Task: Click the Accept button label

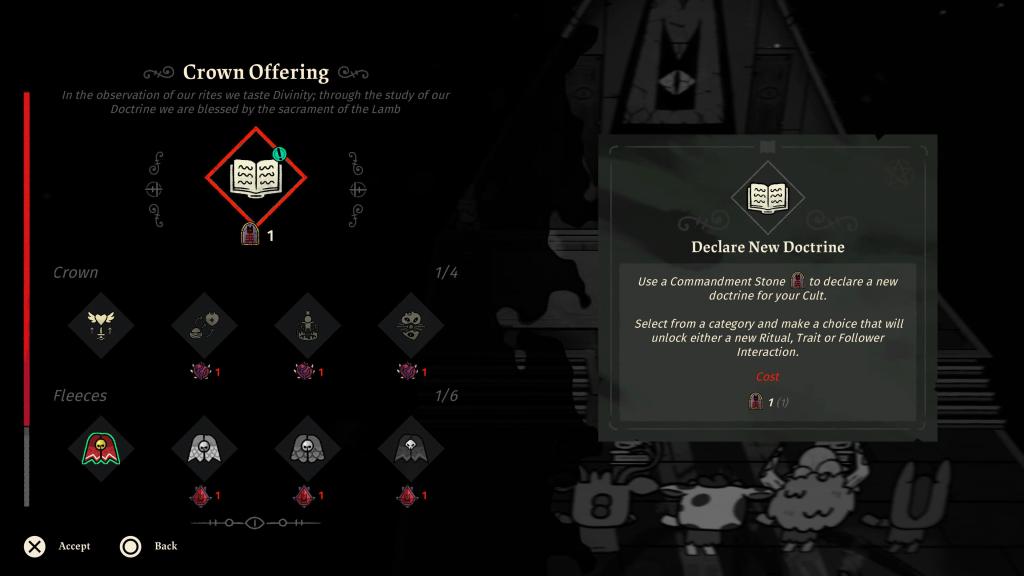Action: [74, 546]
